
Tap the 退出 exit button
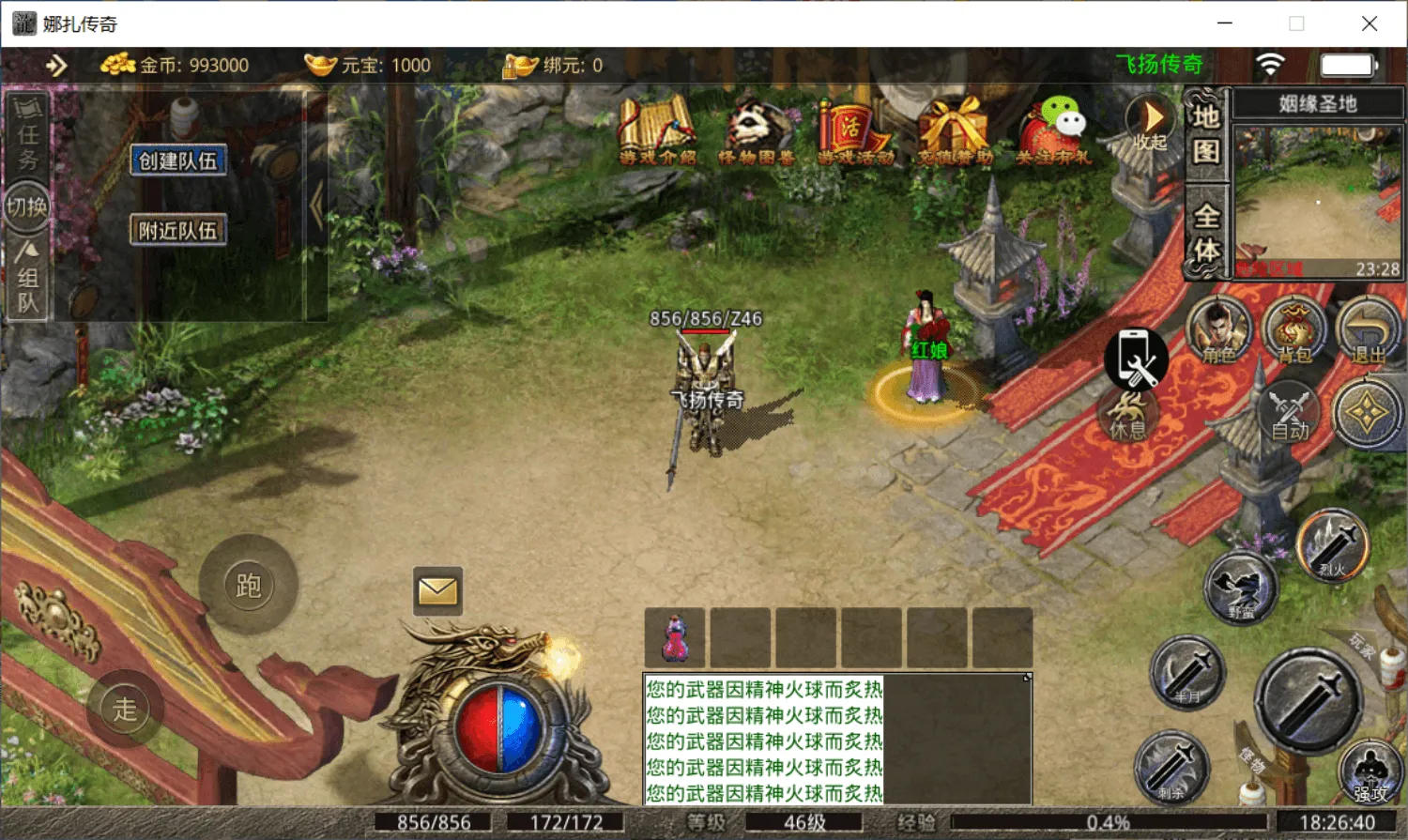1368,331
